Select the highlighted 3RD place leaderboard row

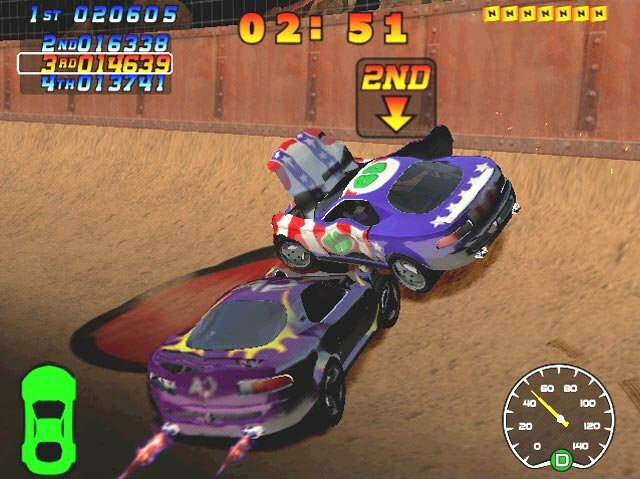(x=95, y=64)
